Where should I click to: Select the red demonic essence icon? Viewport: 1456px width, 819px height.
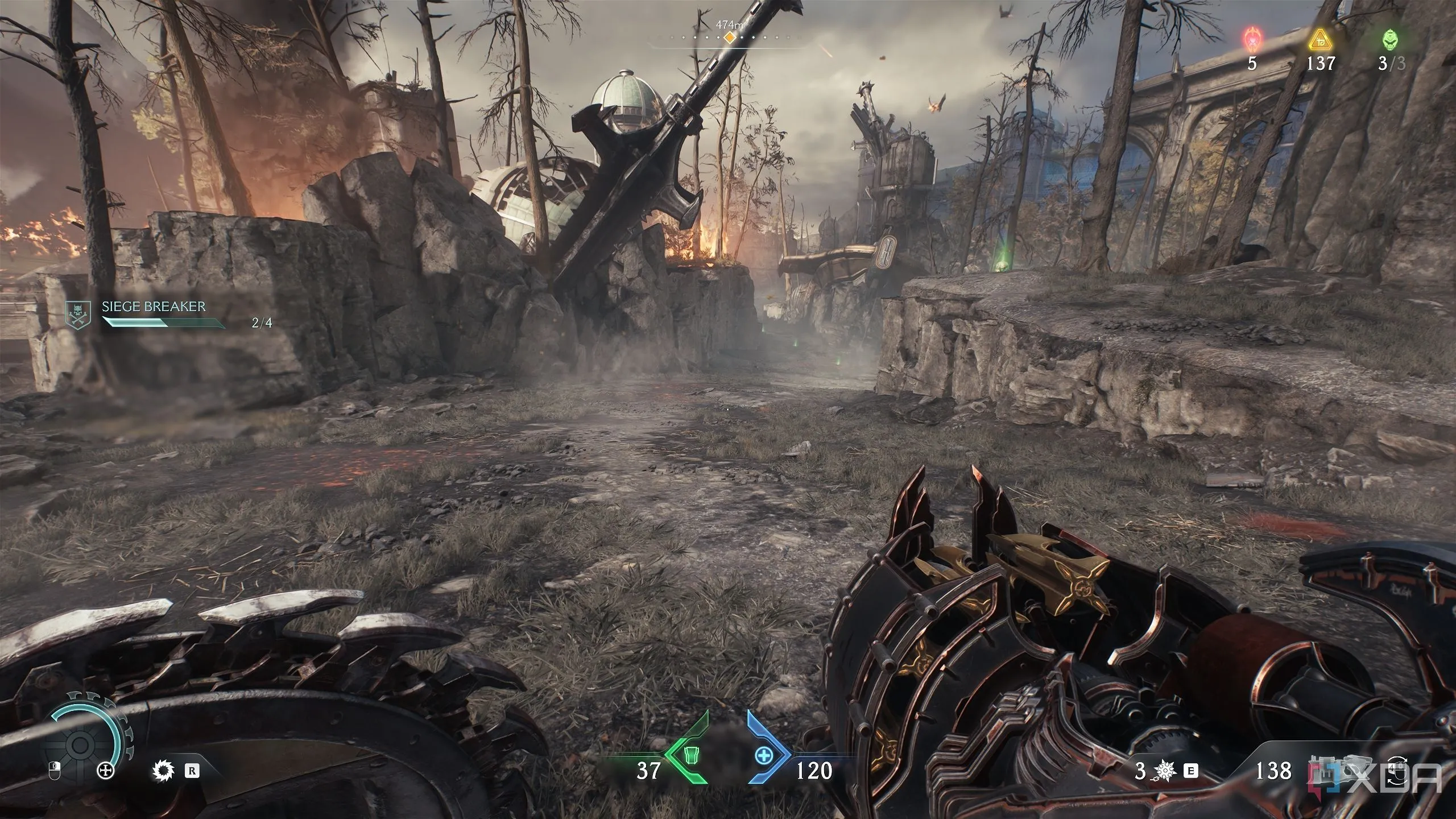[x=1252, y=40]
